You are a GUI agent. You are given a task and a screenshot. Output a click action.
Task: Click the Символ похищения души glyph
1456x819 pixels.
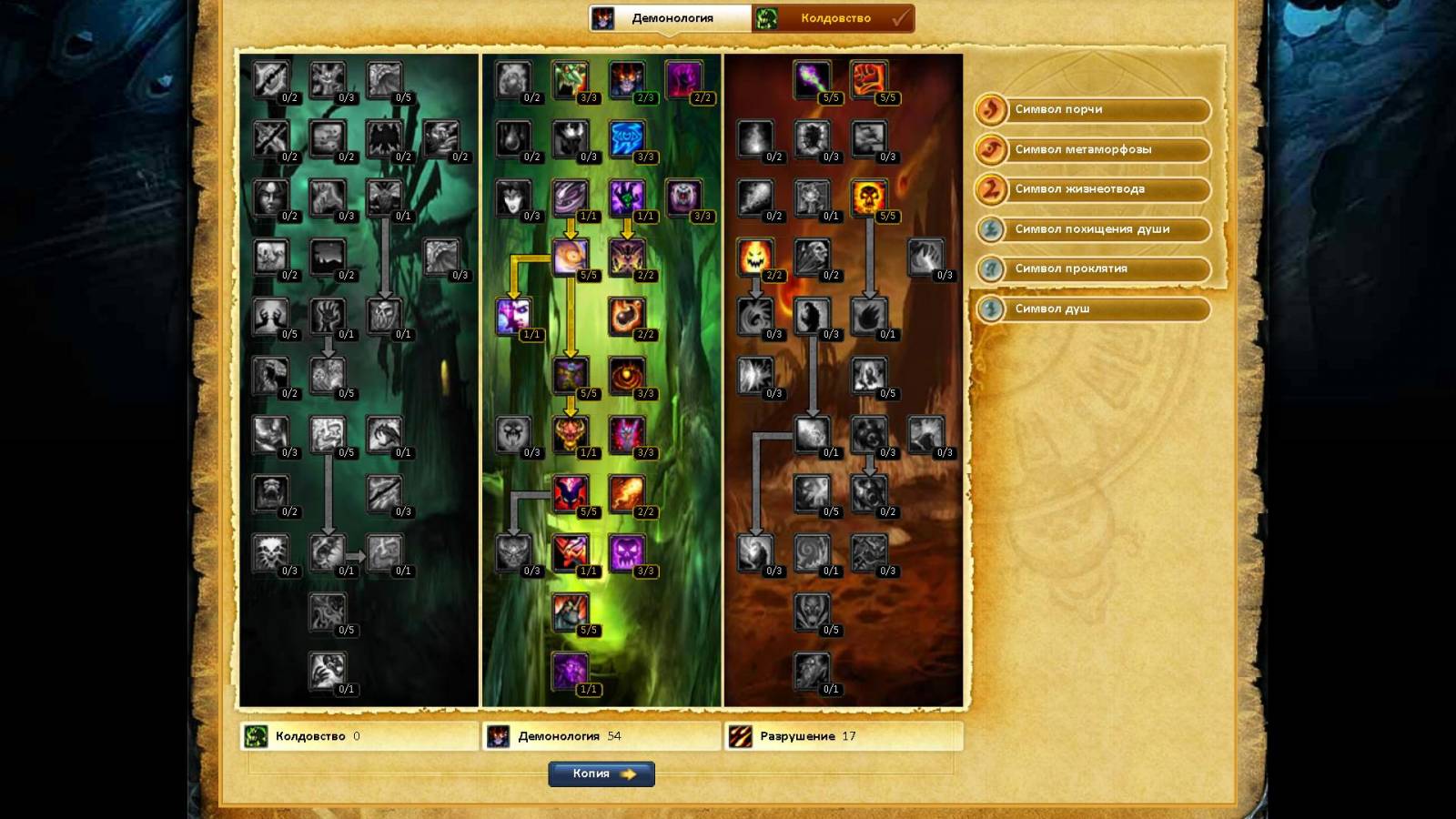click(x=1093, y=229)
